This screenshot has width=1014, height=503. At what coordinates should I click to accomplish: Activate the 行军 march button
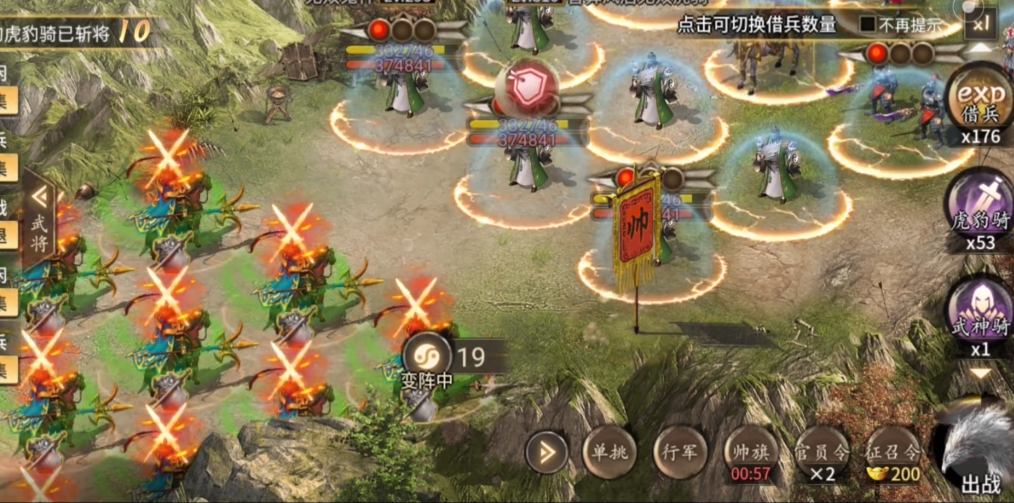(x=680, y=453)
